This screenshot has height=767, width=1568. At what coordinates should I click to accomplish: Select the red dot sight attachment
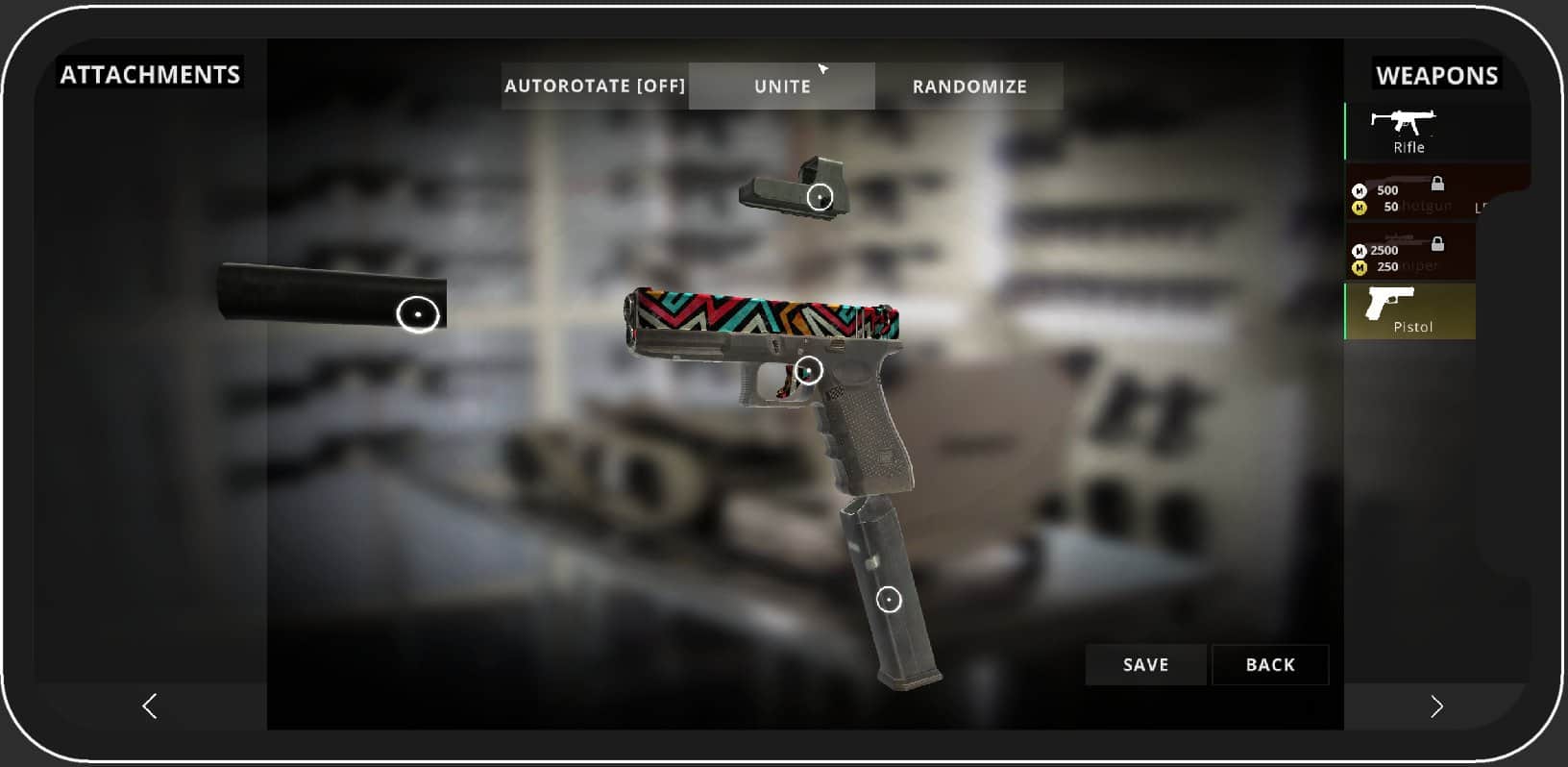[820, 198]
